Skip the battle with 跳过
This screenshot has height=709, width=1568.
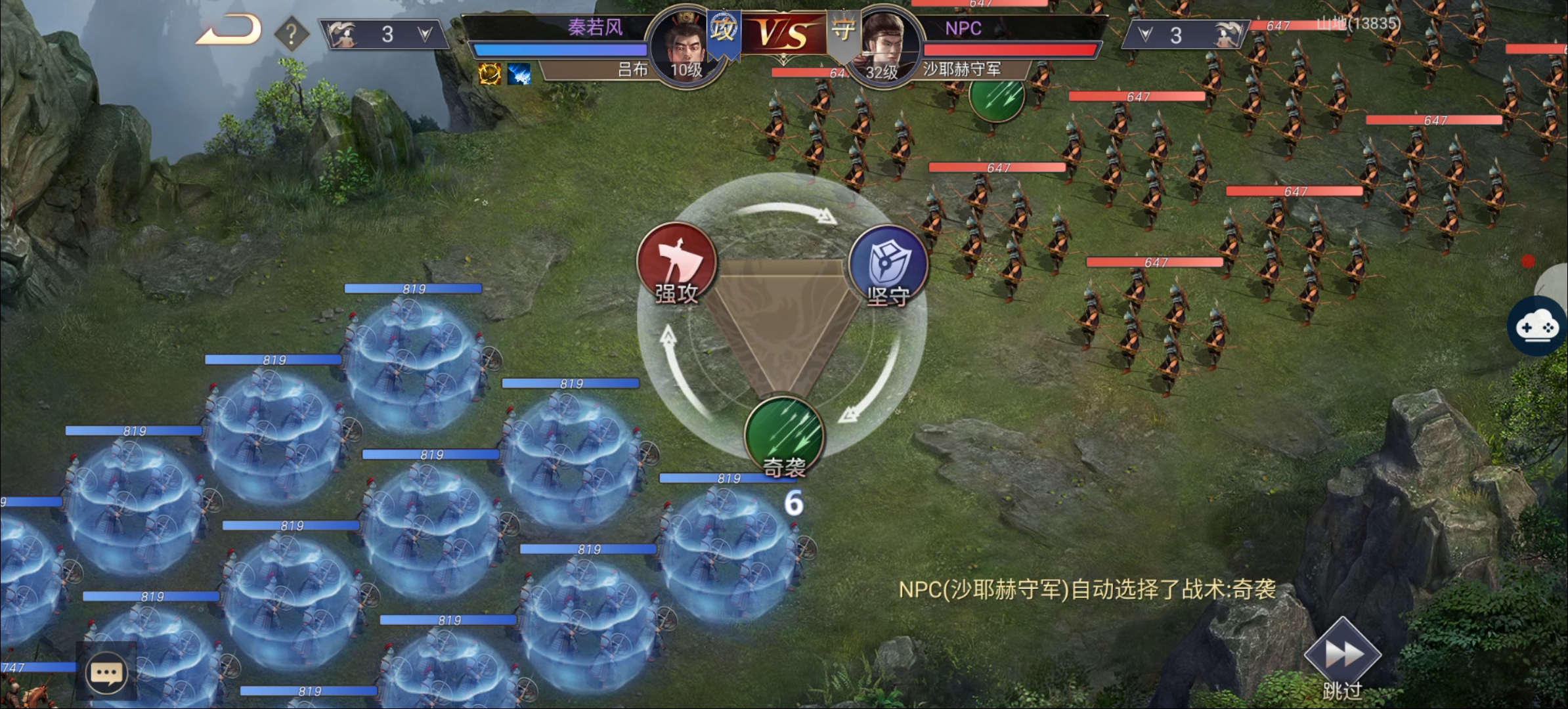(x=1342, y=660)
